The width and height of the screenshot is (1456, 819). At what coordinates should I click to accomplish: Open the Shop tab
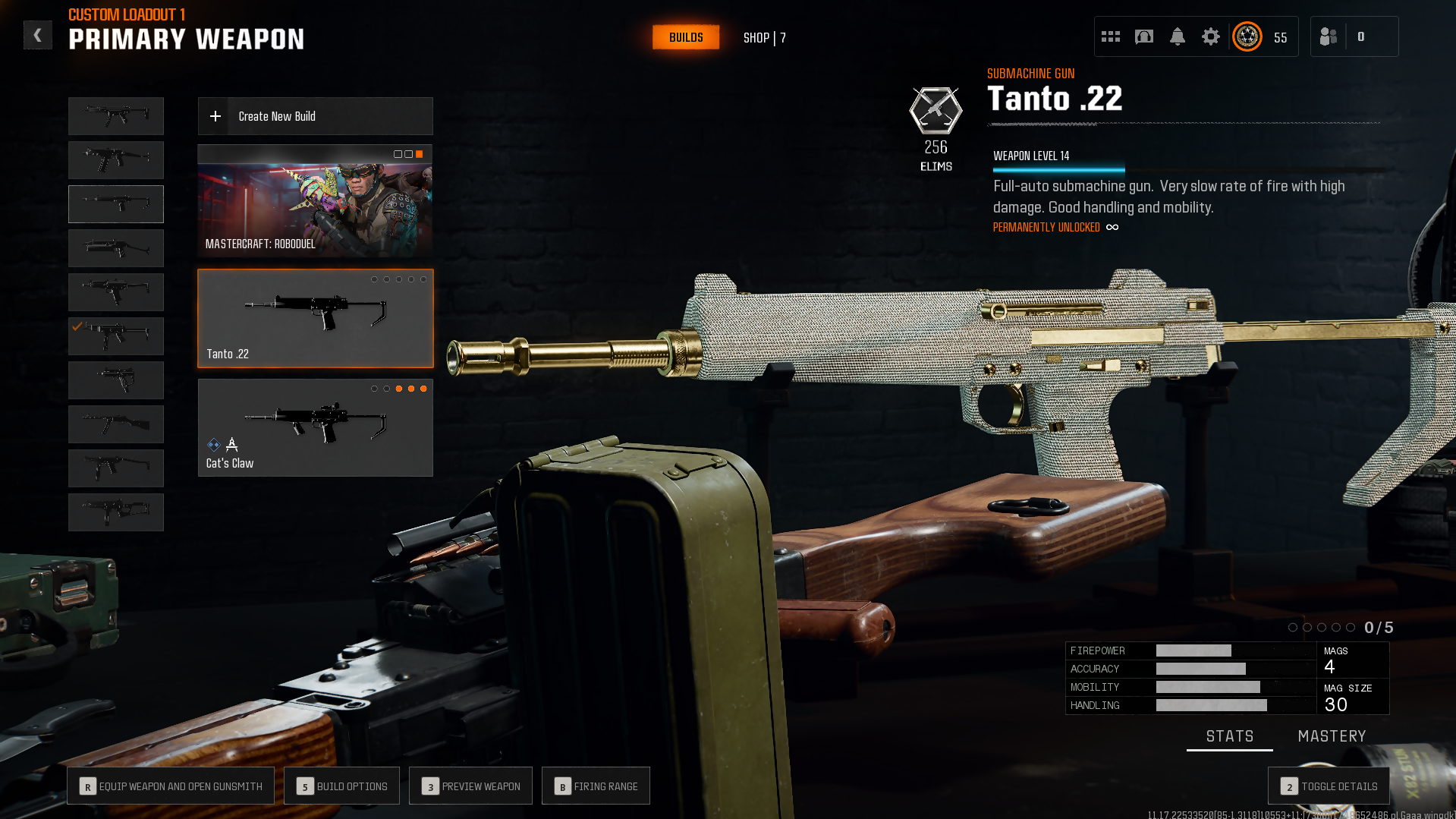[x=764, y=38]
